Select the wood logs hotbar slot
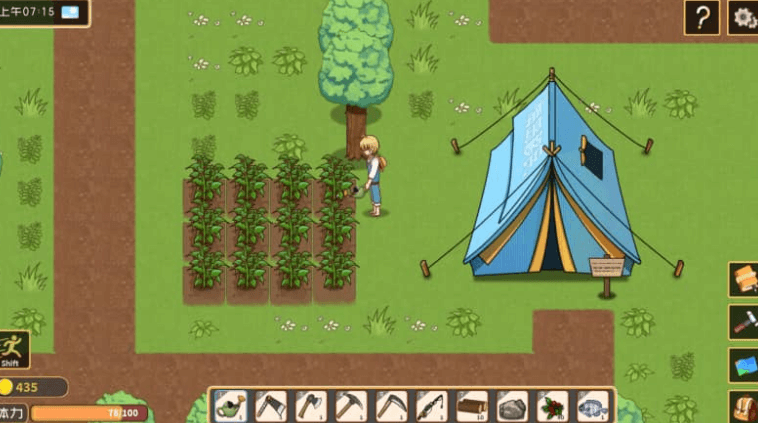This screenshot has height=423, width=758. (472, 406)
